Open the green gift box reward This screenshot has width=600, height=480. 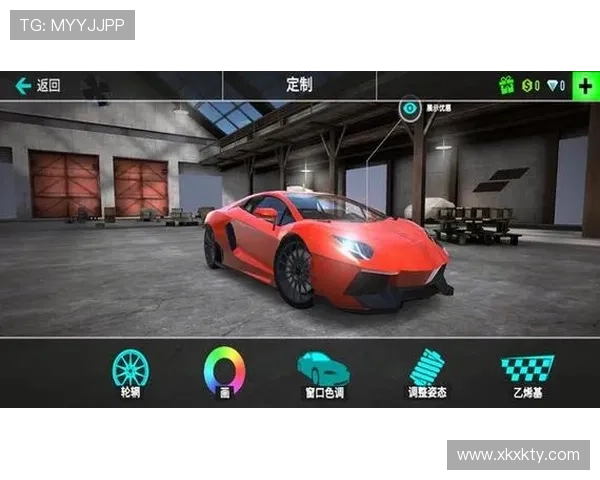pos(506,86)
